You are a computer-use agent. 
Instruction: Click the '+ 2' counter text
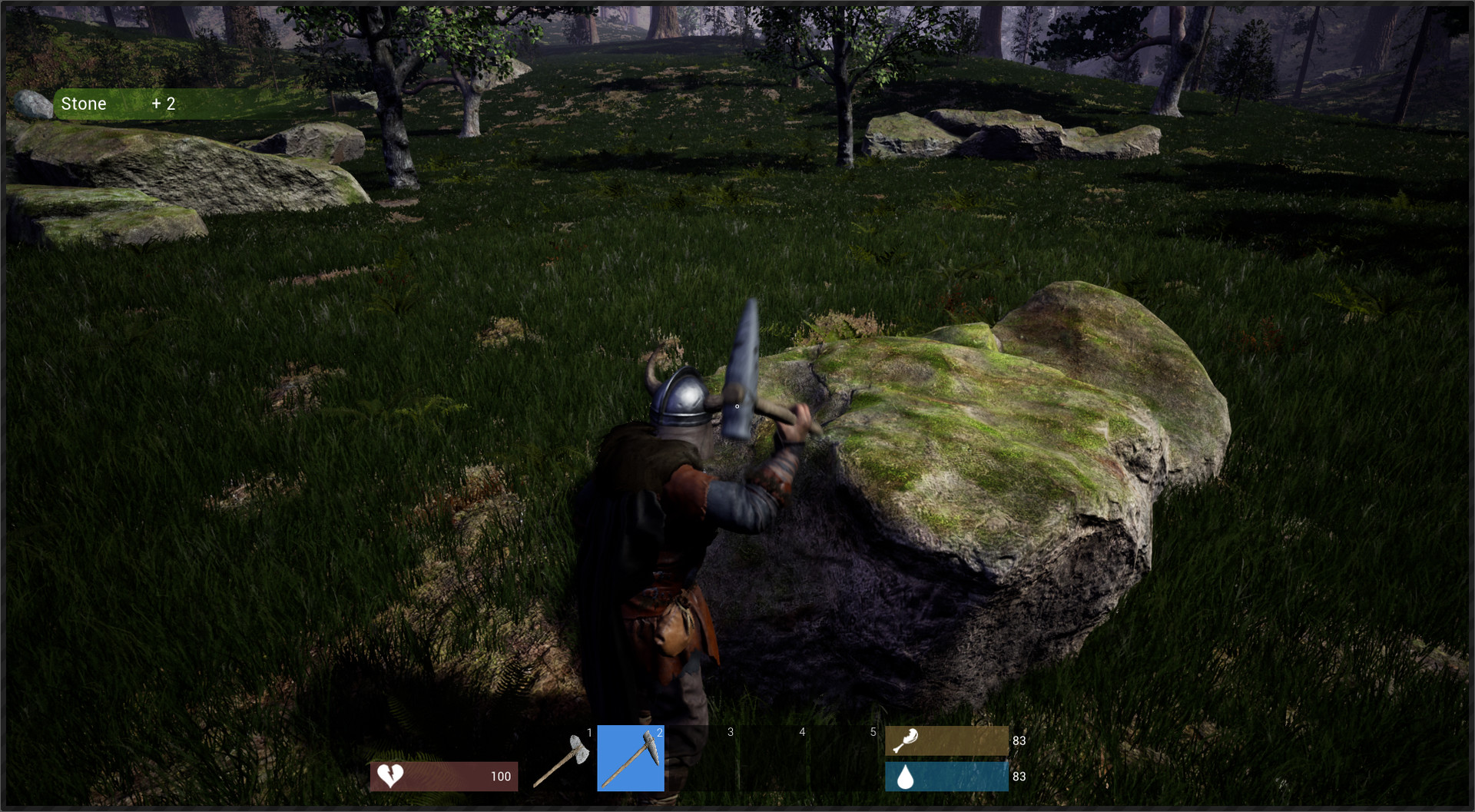click(x=164, y=103)
